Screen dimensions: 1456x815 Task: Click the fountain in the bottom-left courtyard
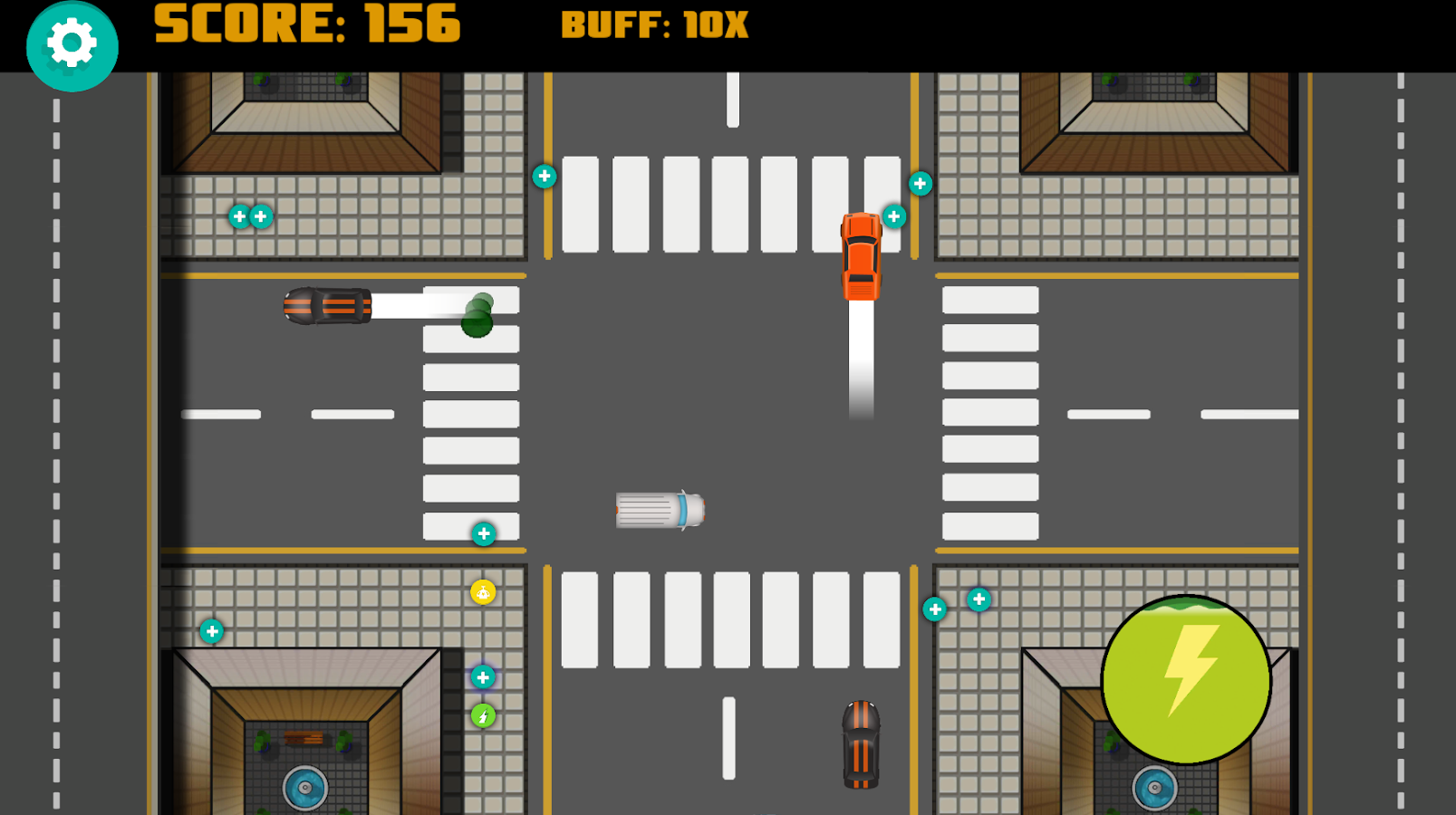click(304, 787)
